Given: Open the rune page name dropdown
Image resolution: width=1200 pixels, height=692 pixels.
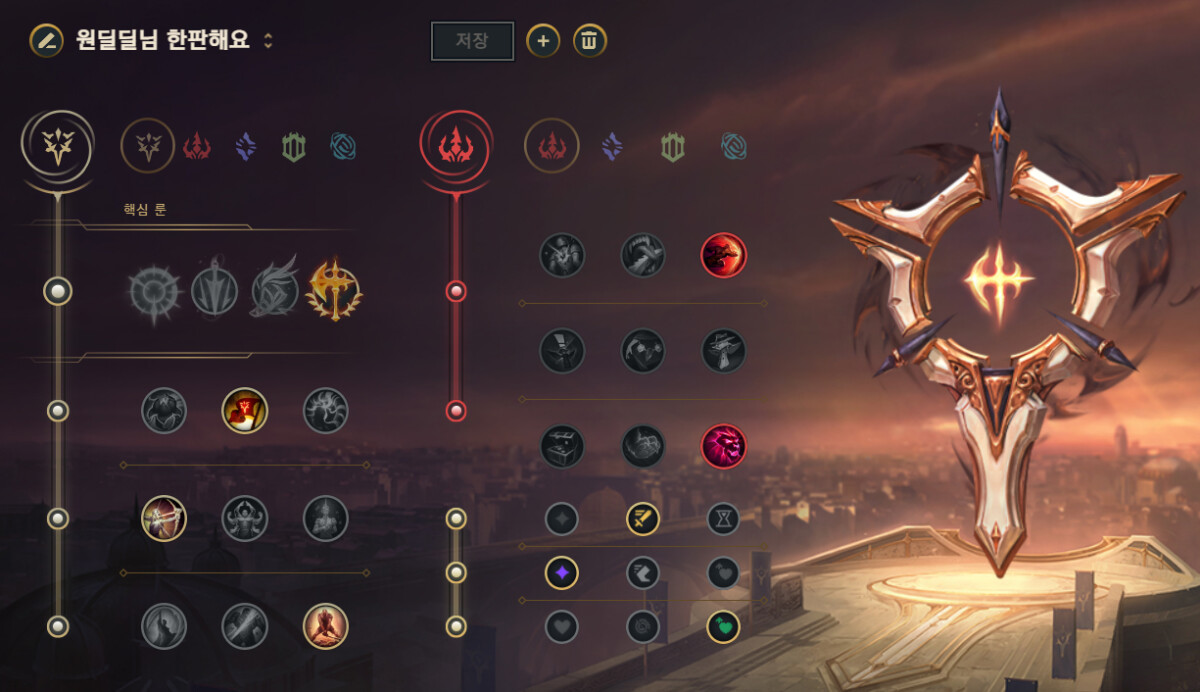Looking at the screenshot, I should (268, 41).
